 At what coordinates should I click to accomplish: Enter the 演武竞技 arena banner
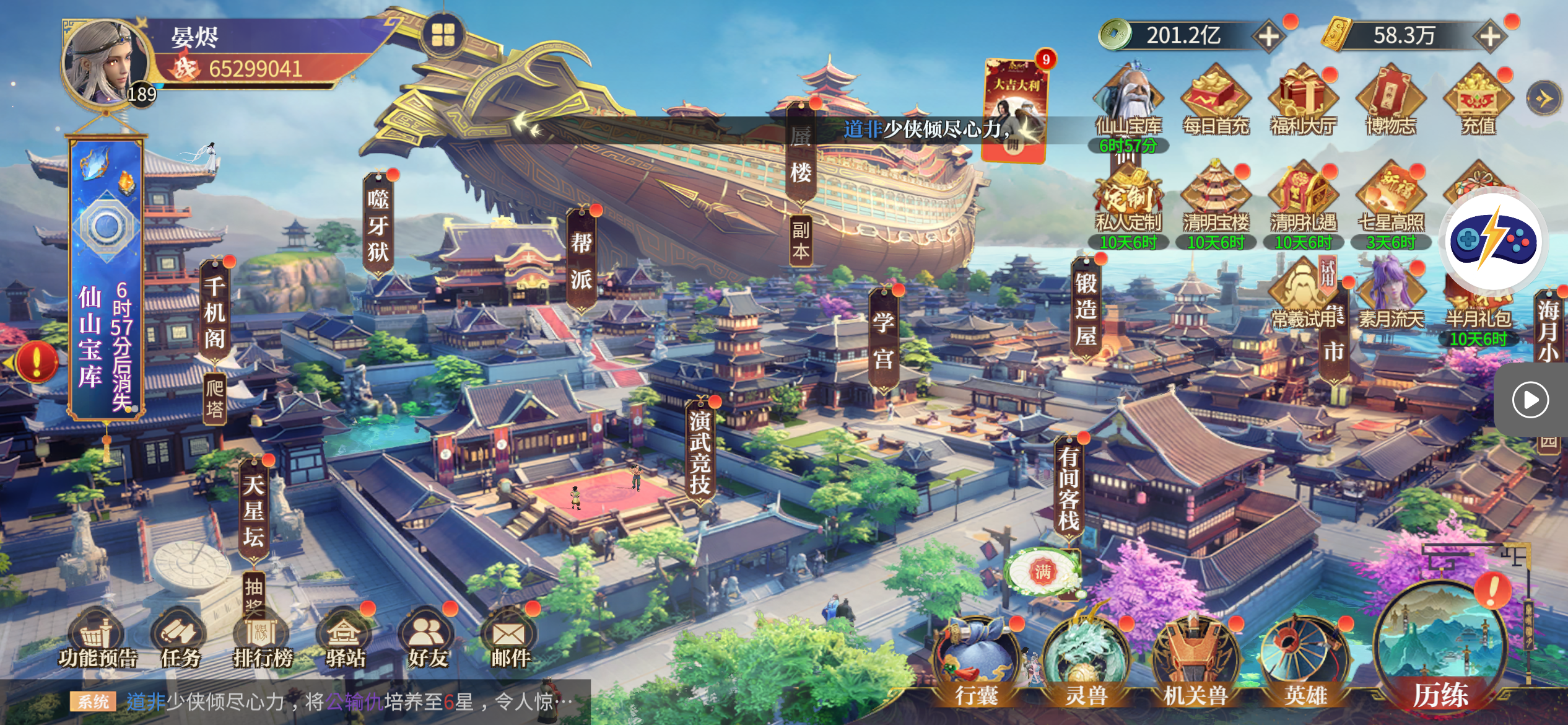click(700, 452)
